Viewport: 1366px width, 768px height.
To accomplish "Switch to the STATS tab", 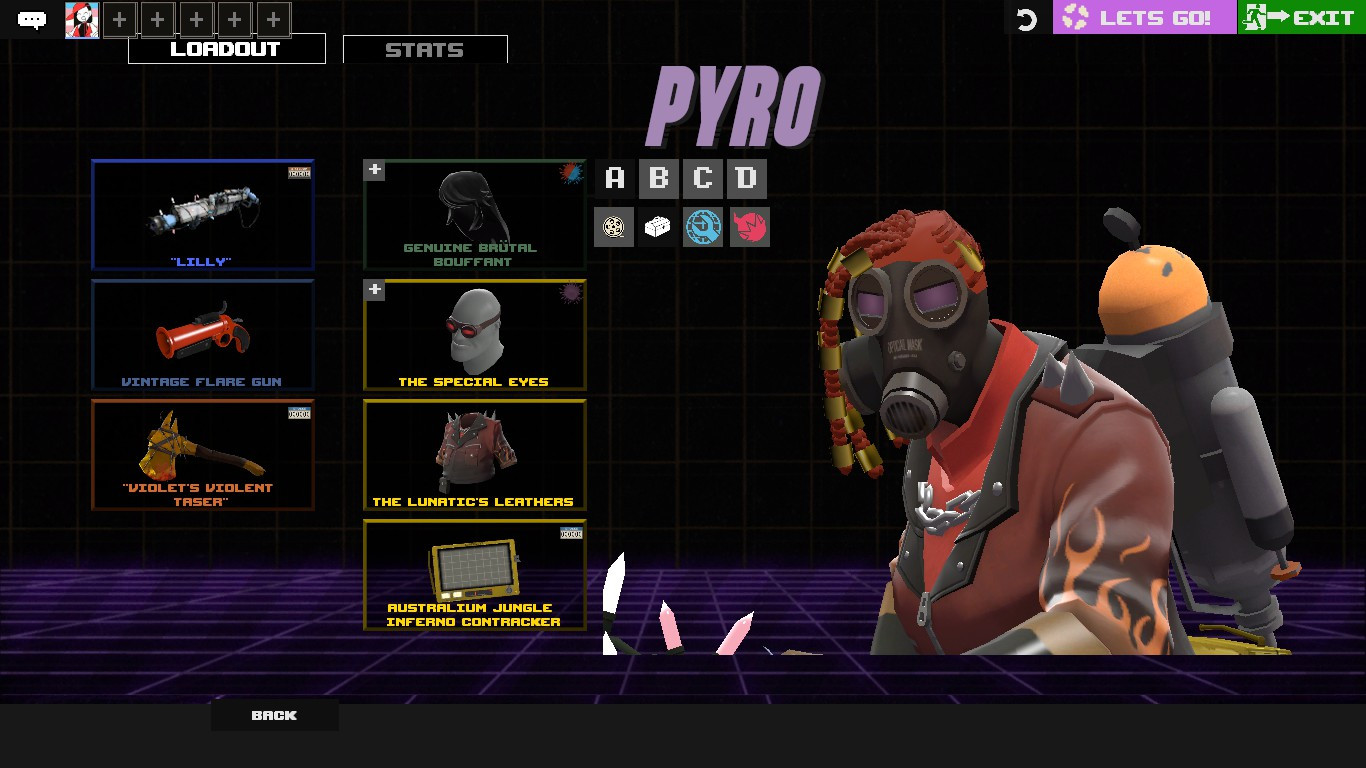I will (x=425, y=48).
